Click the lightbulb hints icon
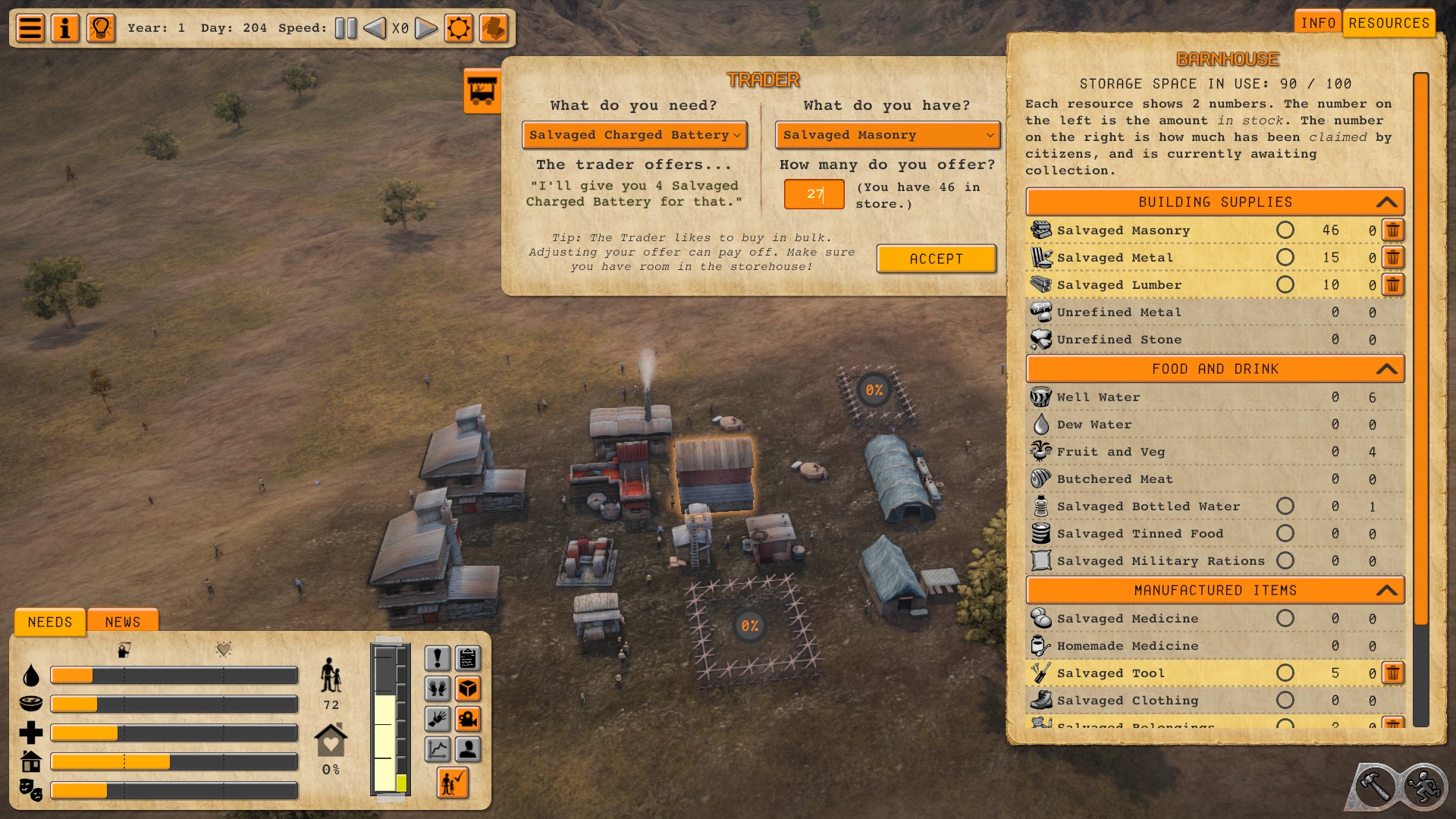 [x=101, y=29]
